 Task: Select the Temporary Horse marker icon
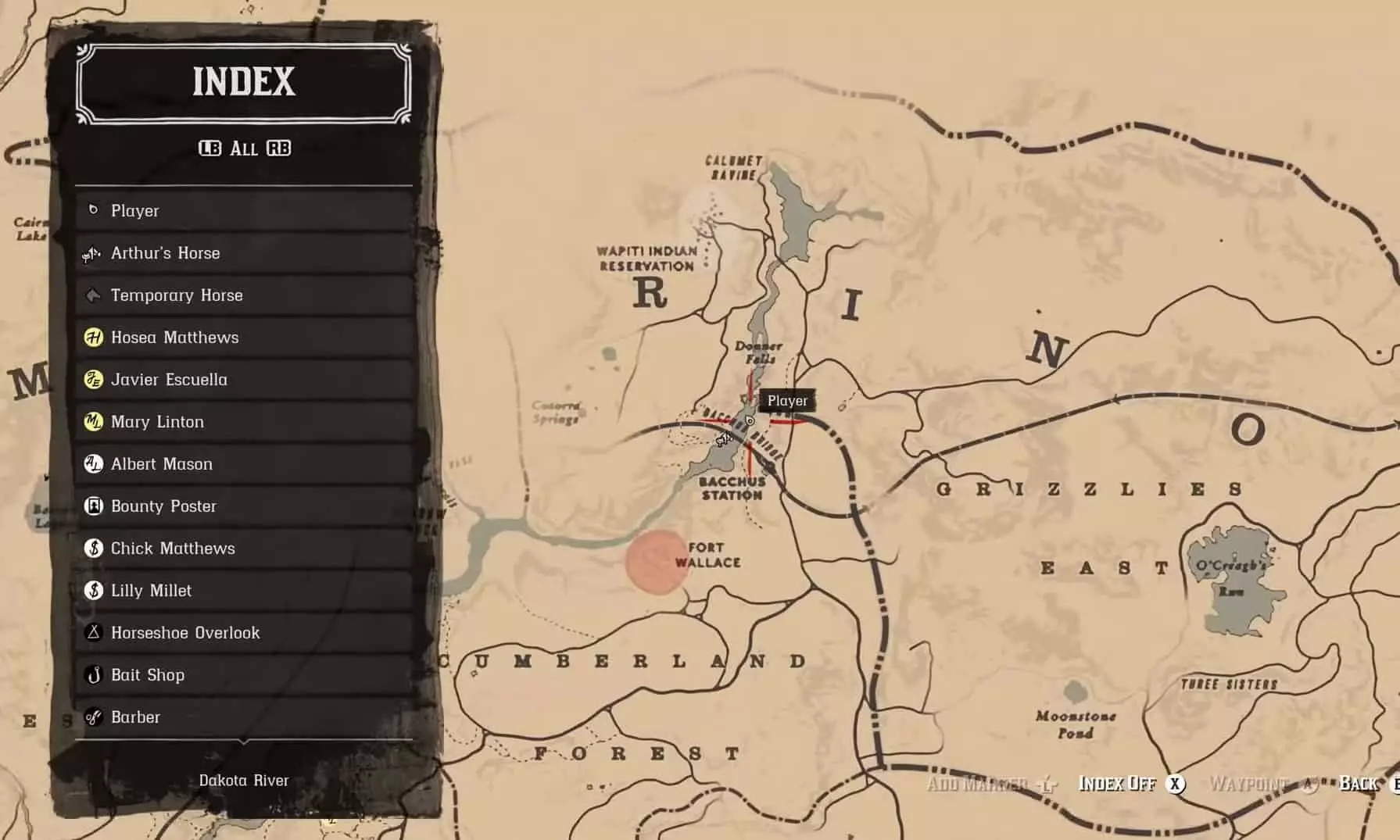click(91, 295)
